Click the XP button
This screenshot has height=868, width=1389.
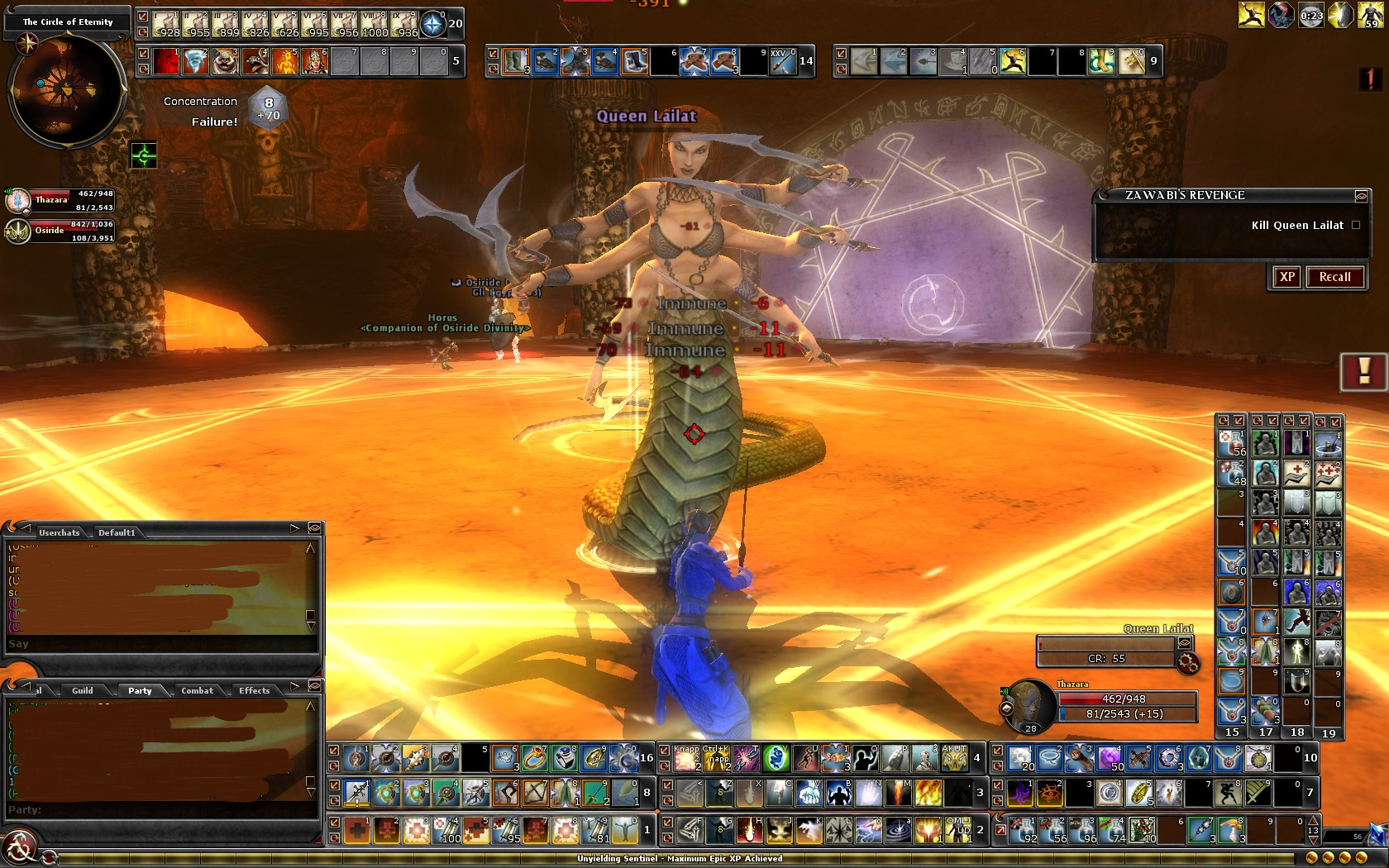pyautogui.click(x=1286, y=277)
